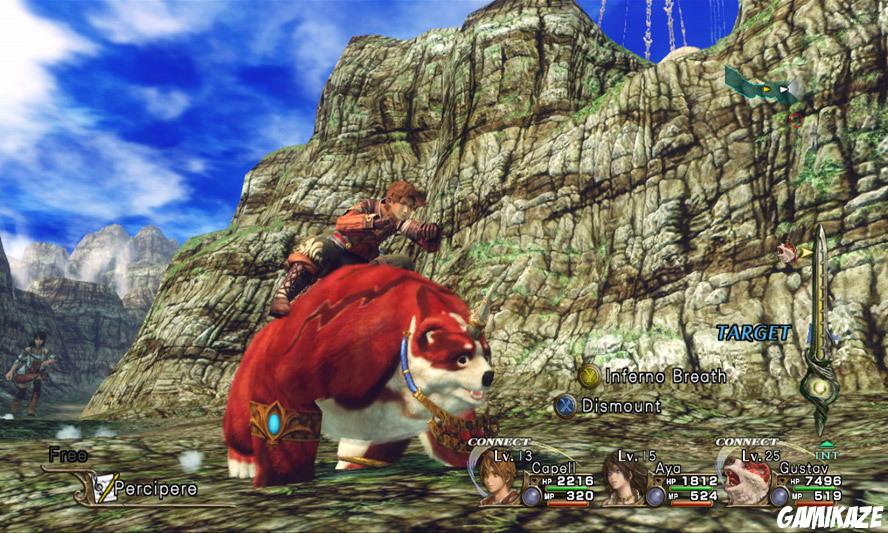The width and height of the screenshot is (888, 533).
Task: Click the TARGET sword gauge
Action: [822, 330]
